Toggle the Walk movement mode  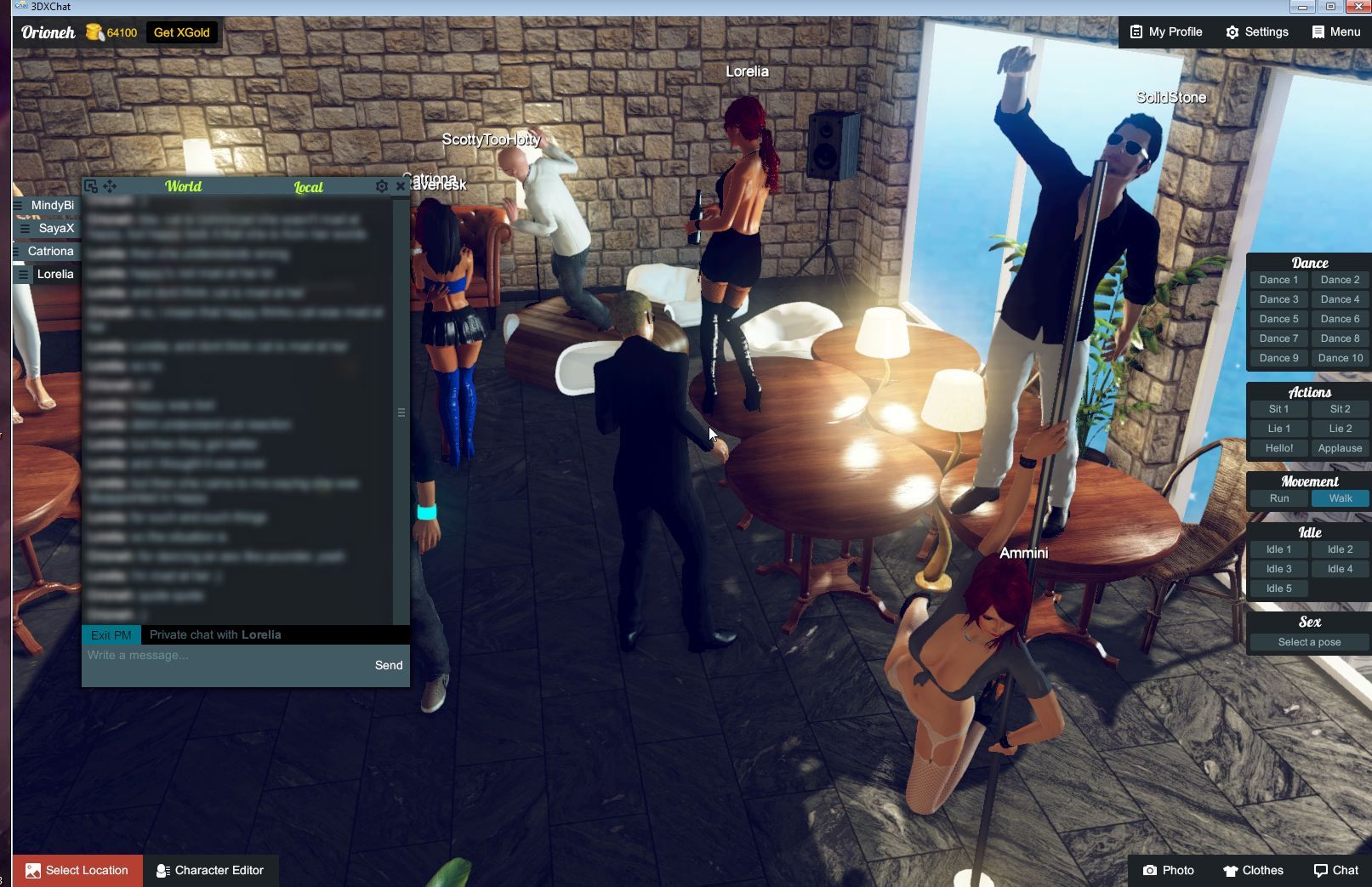(x=1340, y=498)
